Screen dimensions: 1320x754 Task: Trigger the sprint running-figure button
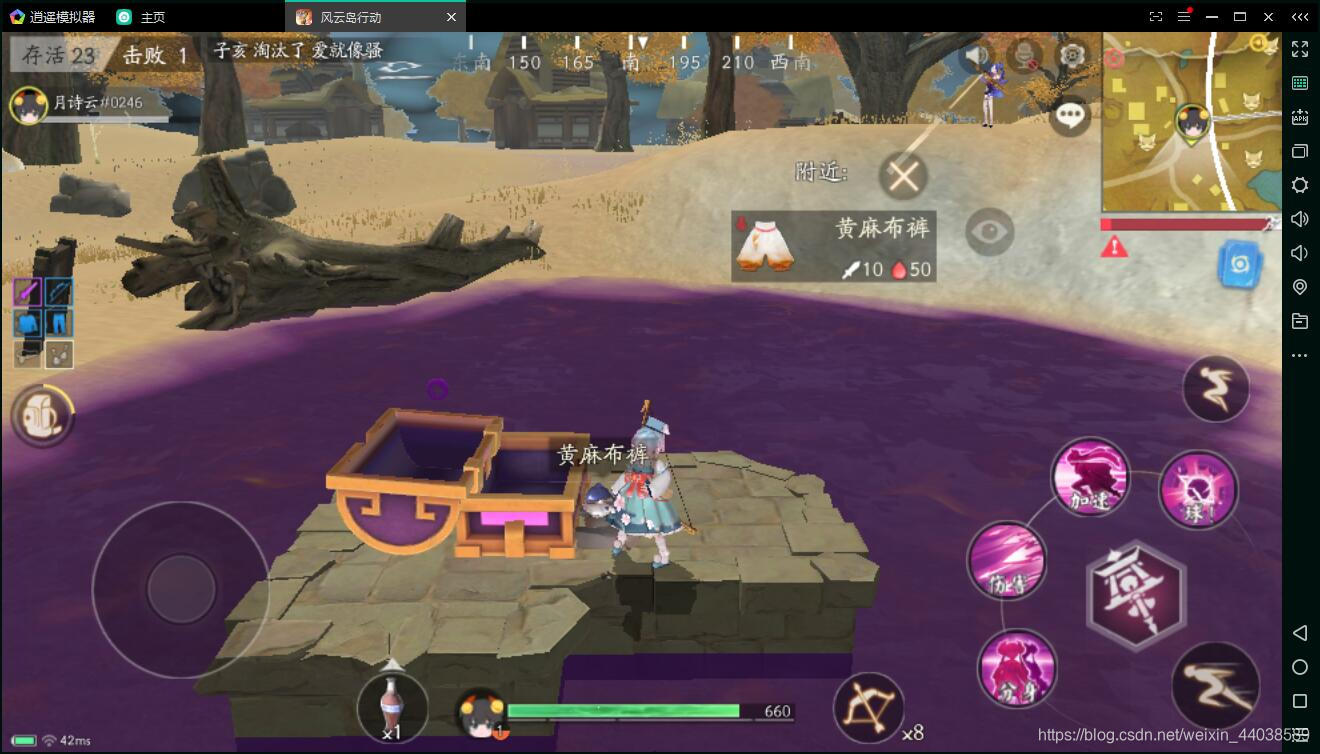1215,685
